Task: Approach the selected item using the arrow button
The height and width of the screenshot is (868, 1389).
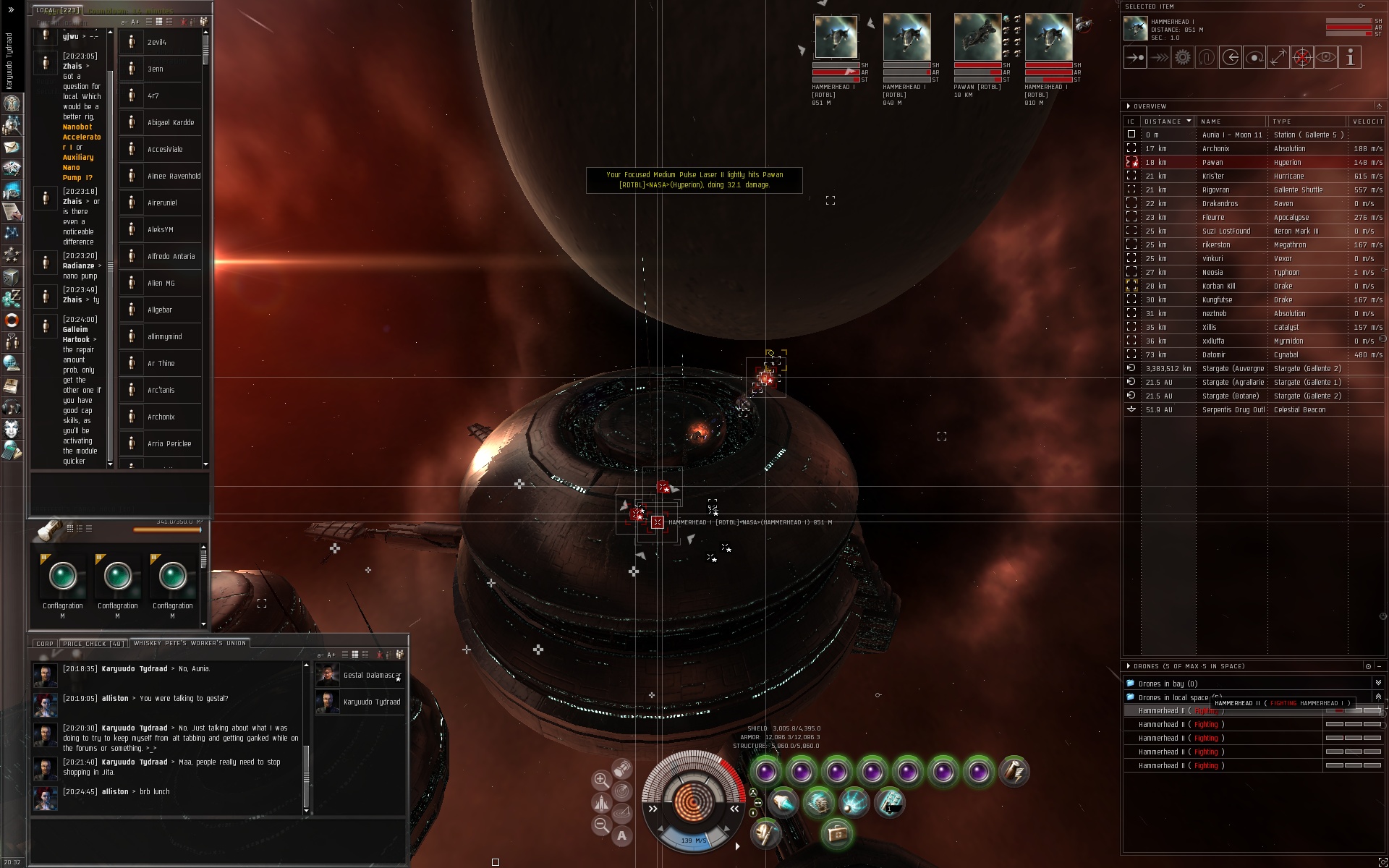Action: [x=1135, y=58]
